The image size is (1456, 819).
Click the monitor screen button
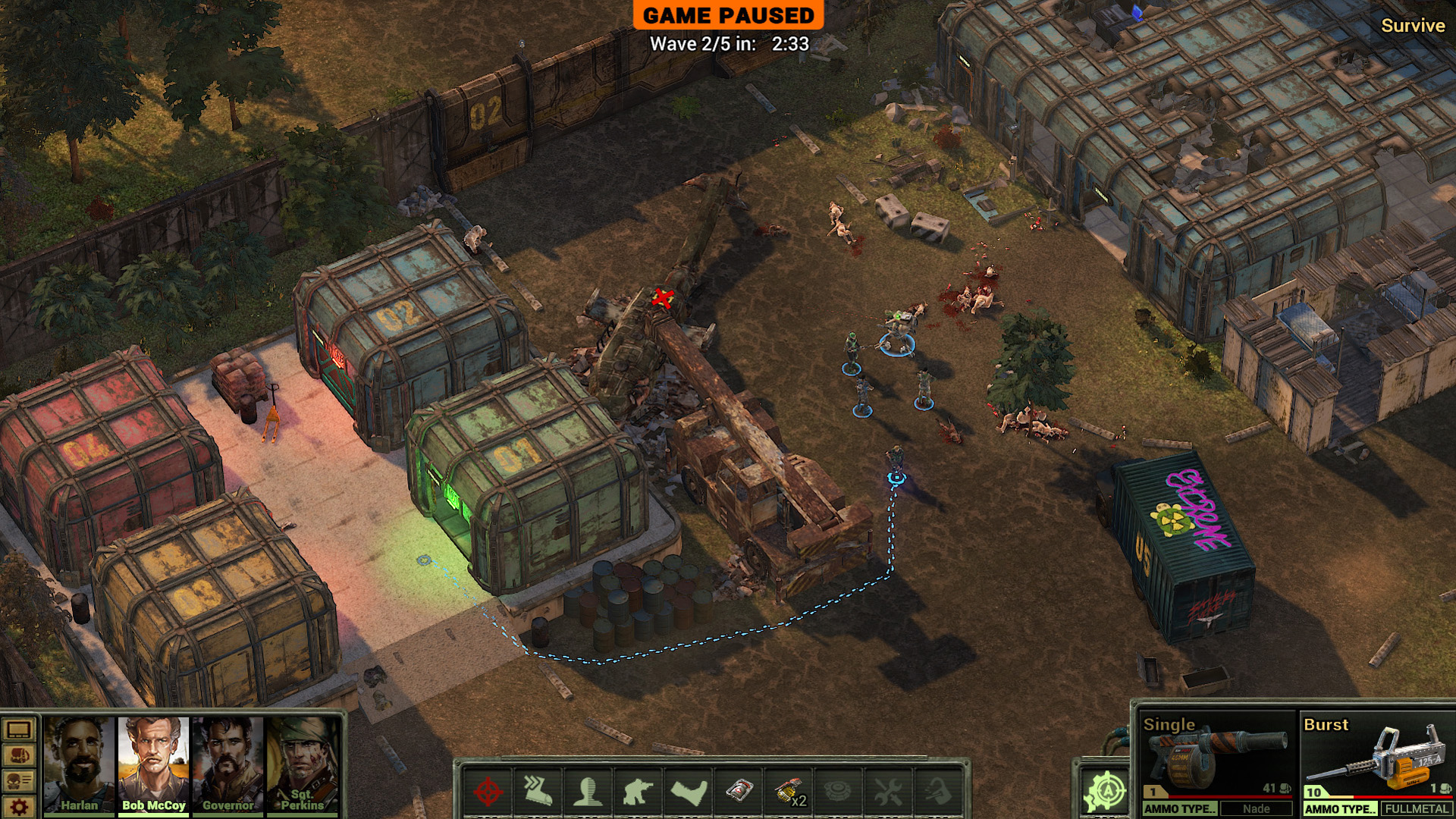pyautogui.click(x=19, y=730)
